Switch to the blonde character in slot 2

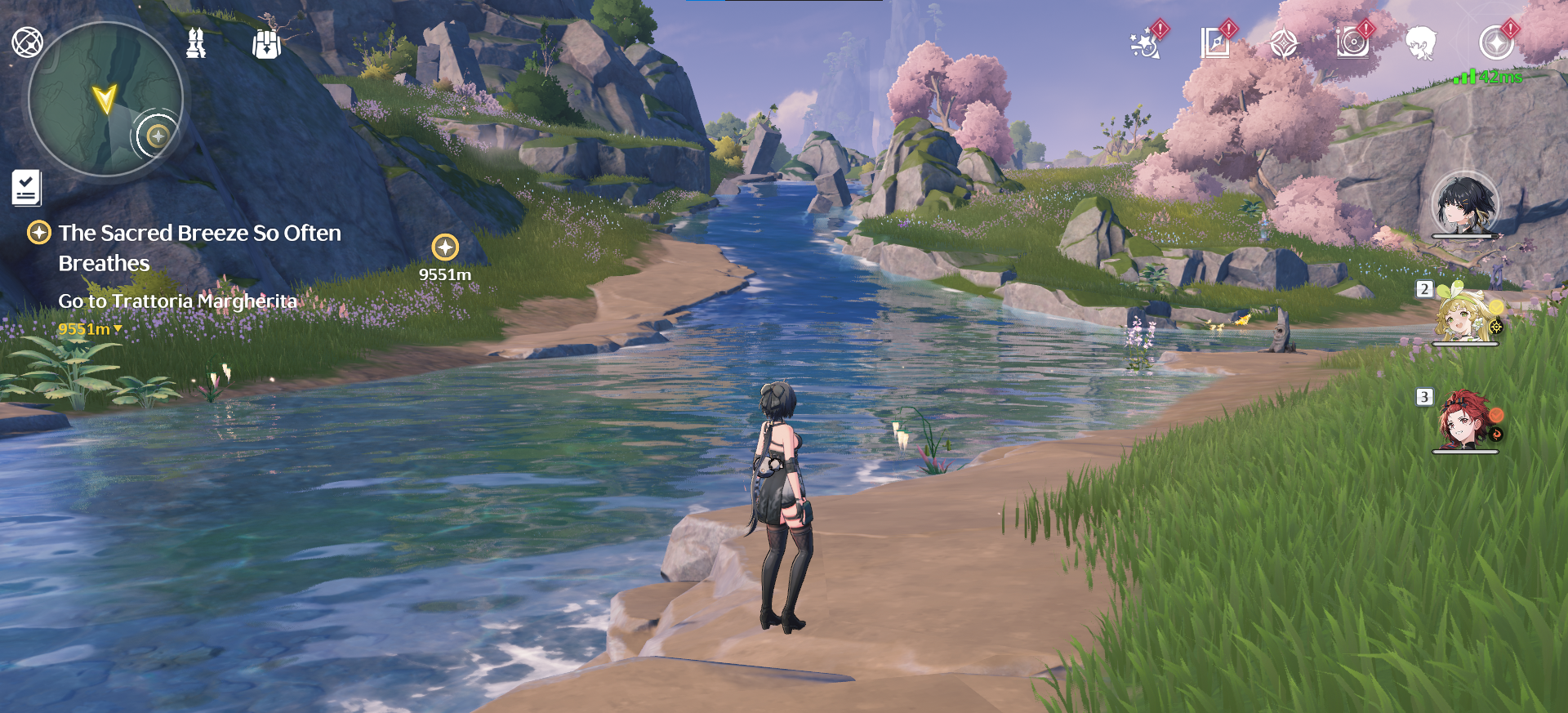click(1465, 317)
